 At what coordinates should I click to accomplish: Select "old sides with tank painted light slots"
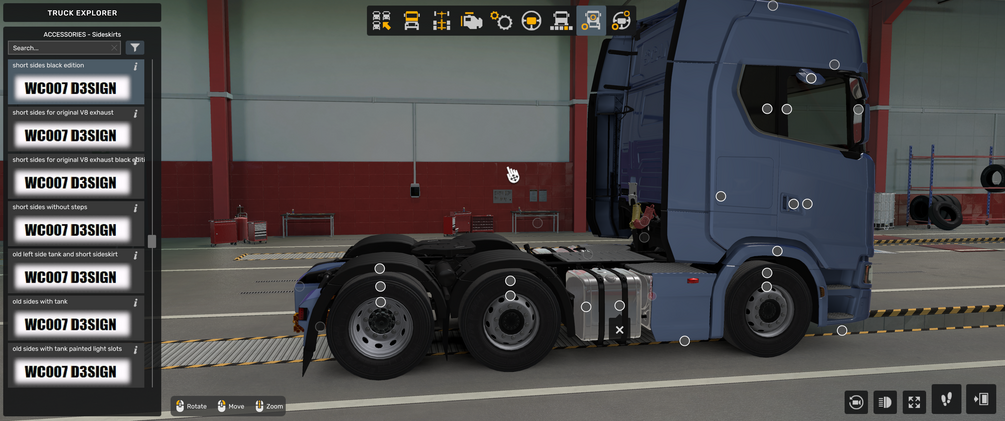coord(70,371)
